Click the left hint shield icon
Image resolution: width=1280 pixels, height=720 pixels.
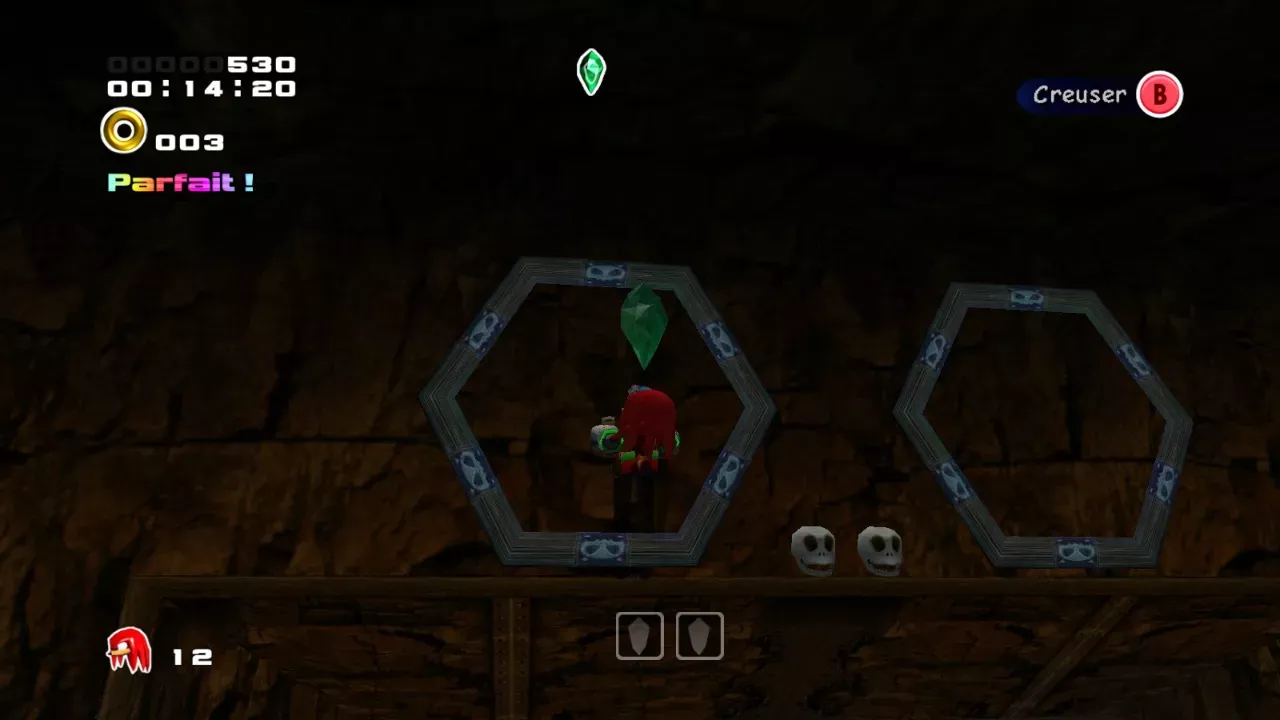click(x=639, y=636)
